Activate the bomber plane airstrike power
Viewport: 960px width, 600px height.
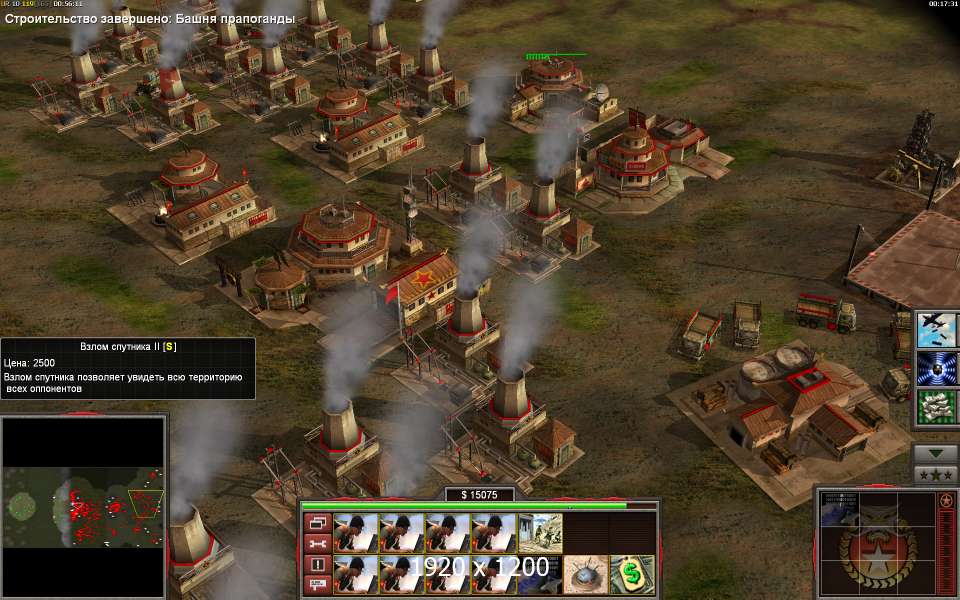point(938,330)
